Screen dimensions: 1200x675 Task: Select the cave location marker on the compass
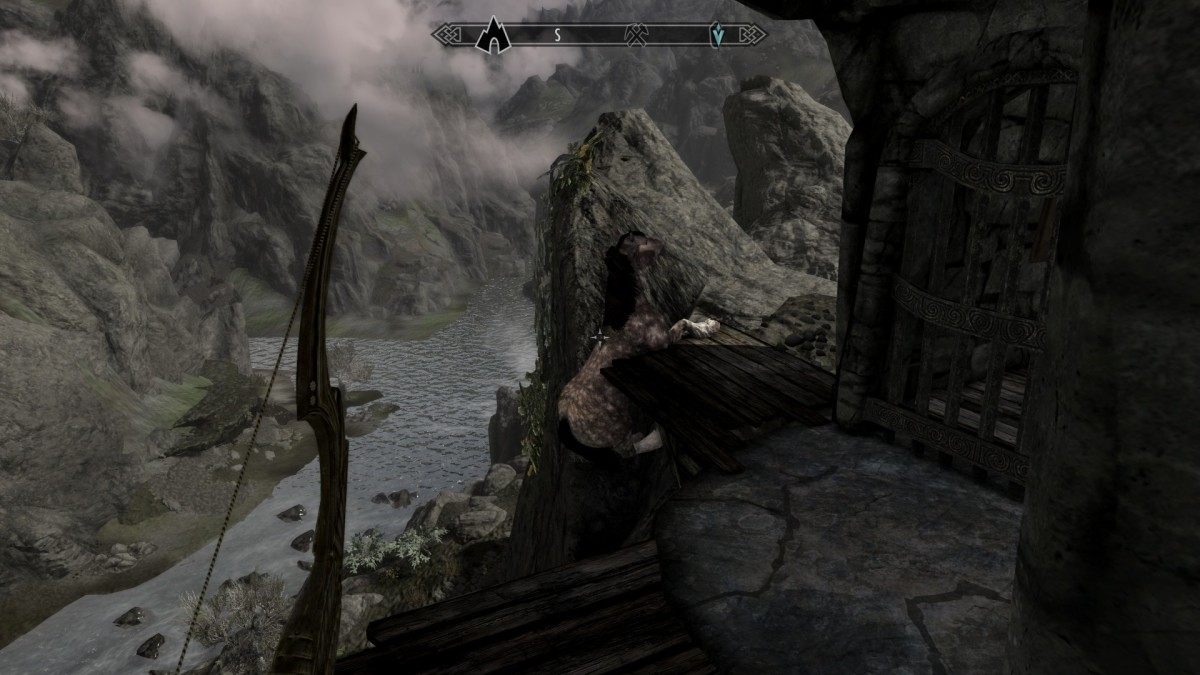click(x=493, y=35)
